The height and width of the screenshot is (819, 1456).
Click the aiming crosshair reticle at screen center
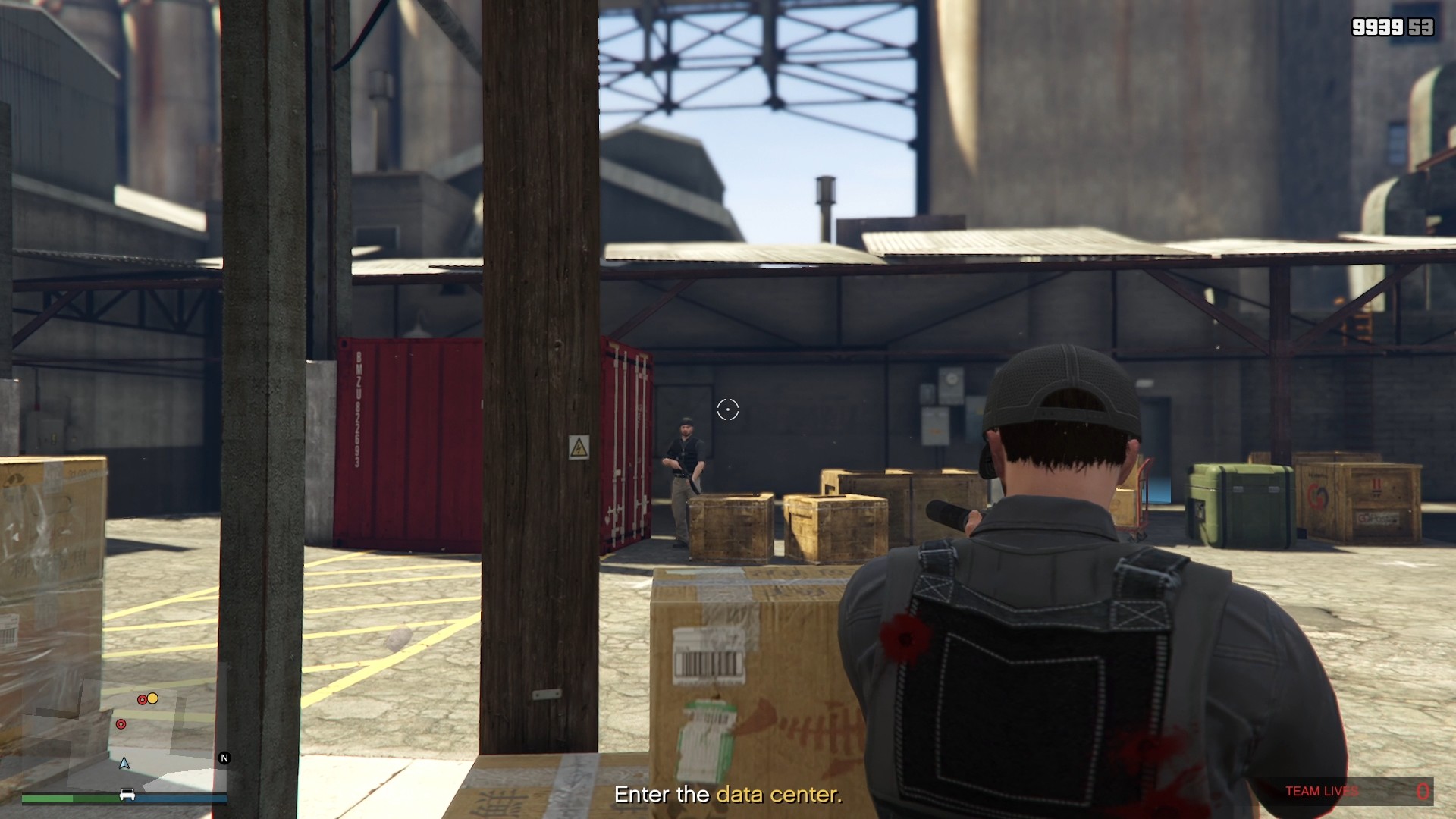point(727,409)
